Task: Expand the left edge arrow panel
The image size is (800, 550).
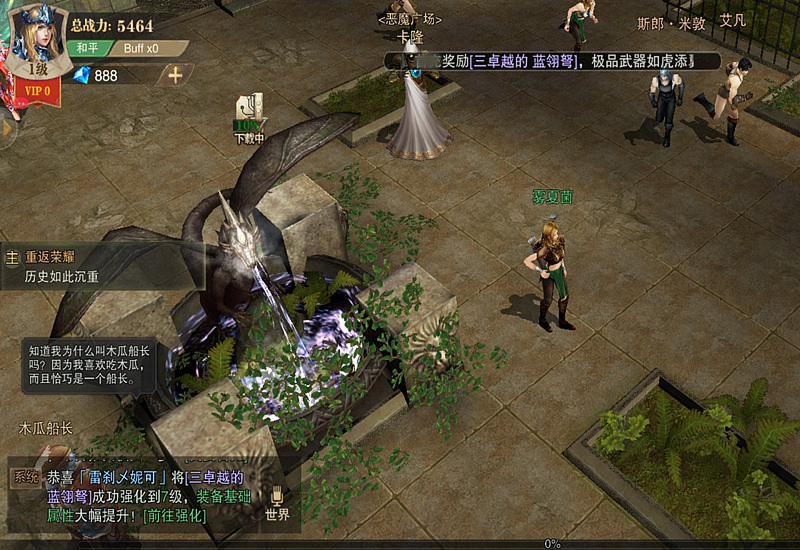Action: 6,127
